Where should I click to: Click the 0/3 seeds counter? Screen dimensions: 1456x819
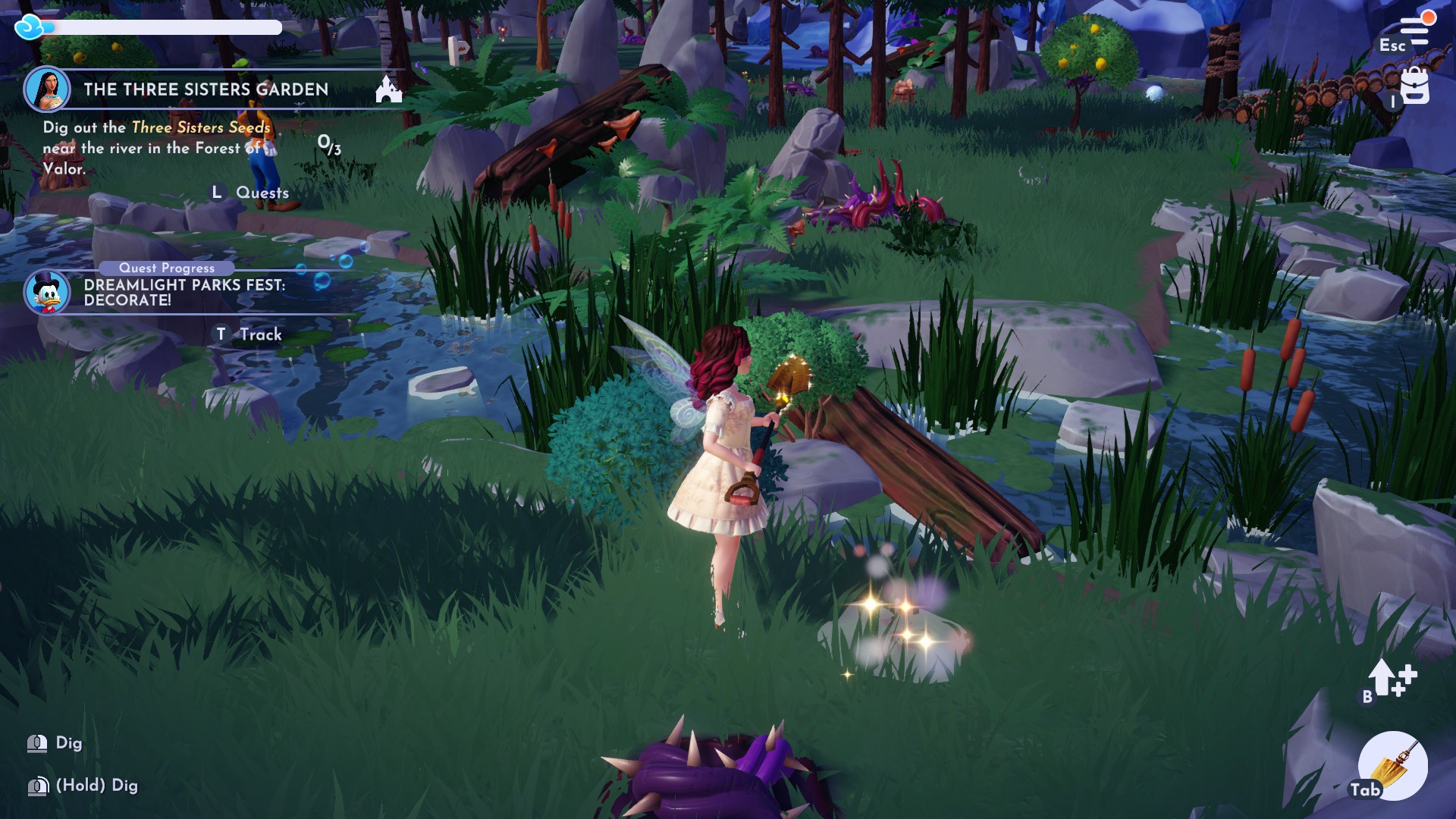pyautogui.click(x=328, y=146)
